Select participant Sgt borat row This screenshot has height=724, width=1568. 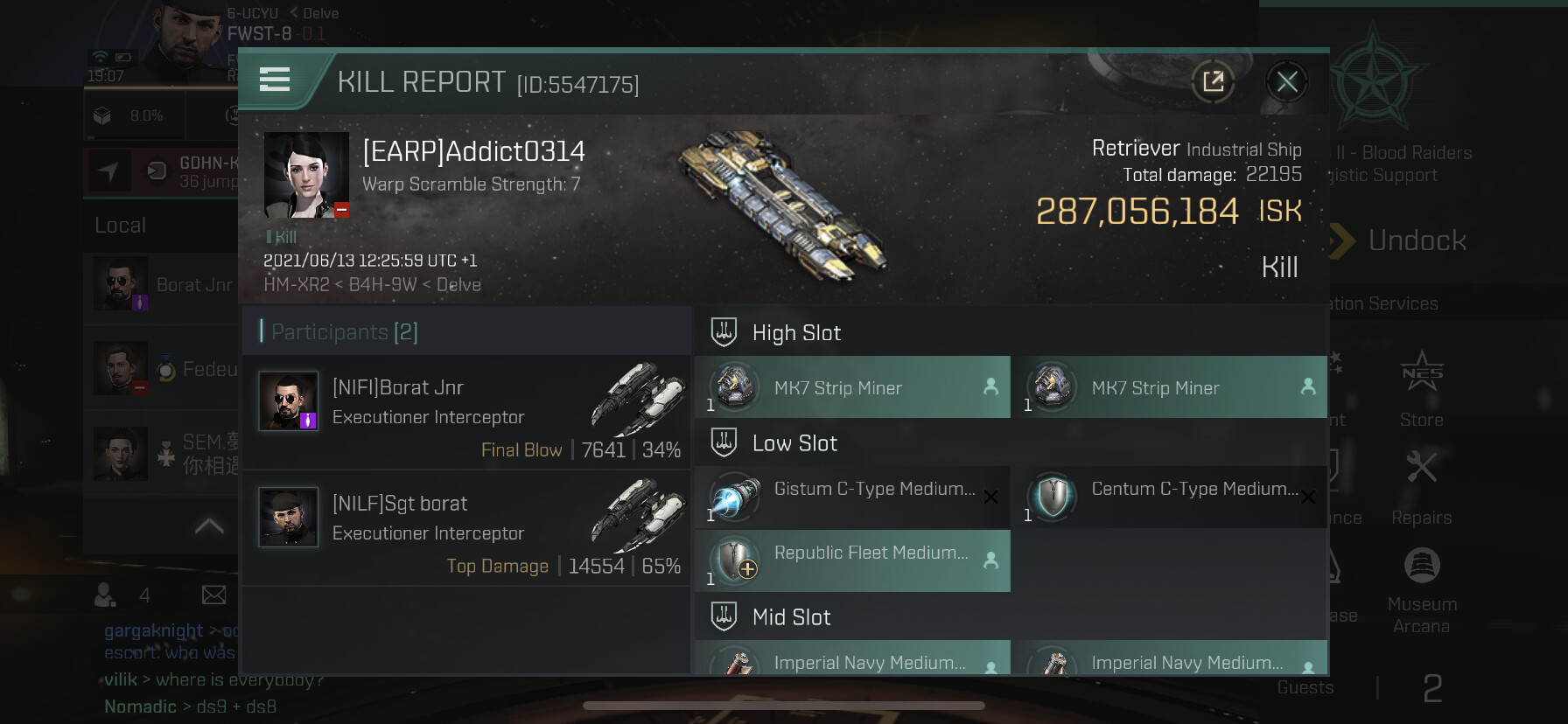click(466, 528)
